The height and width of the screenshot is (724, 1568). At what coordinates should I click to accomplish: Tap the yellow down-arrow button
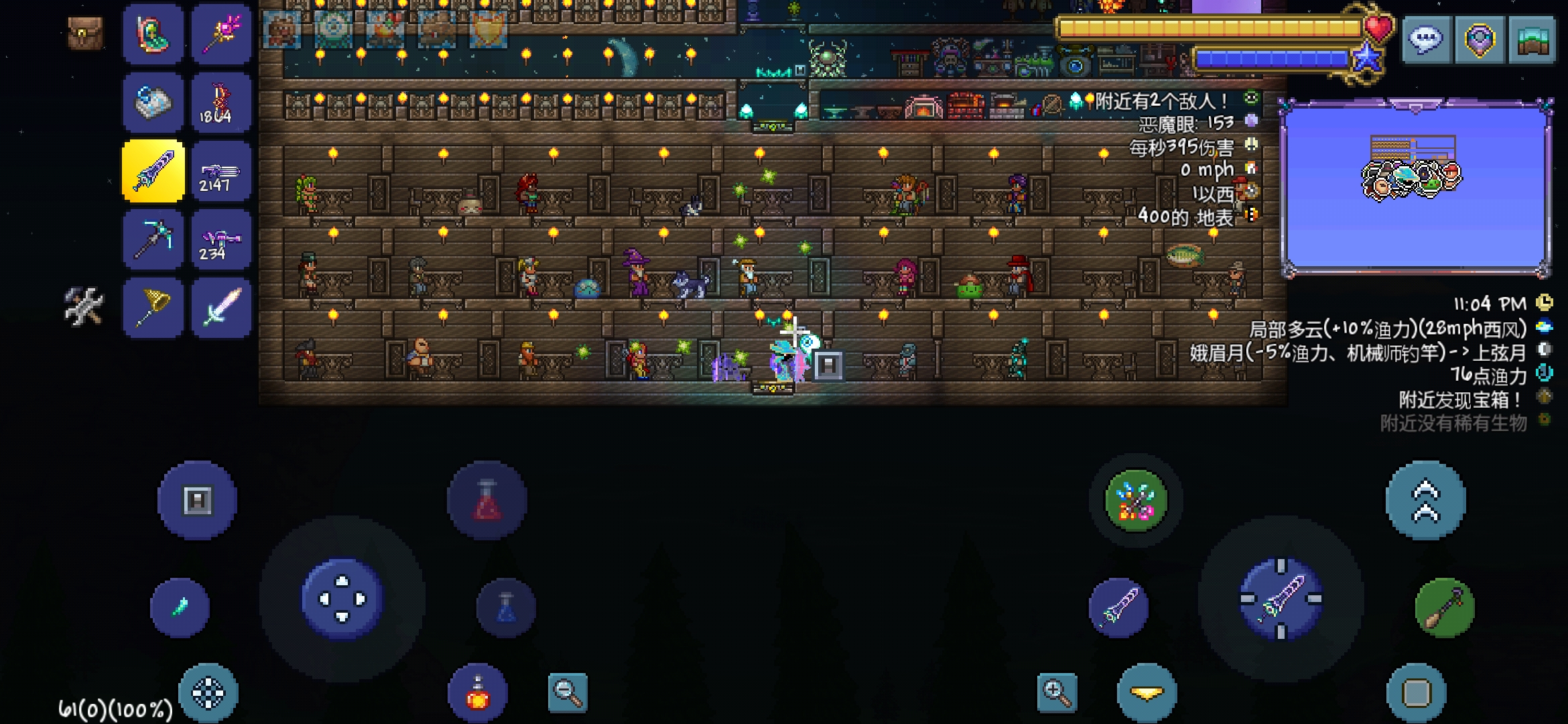(x=1147, y=693)
